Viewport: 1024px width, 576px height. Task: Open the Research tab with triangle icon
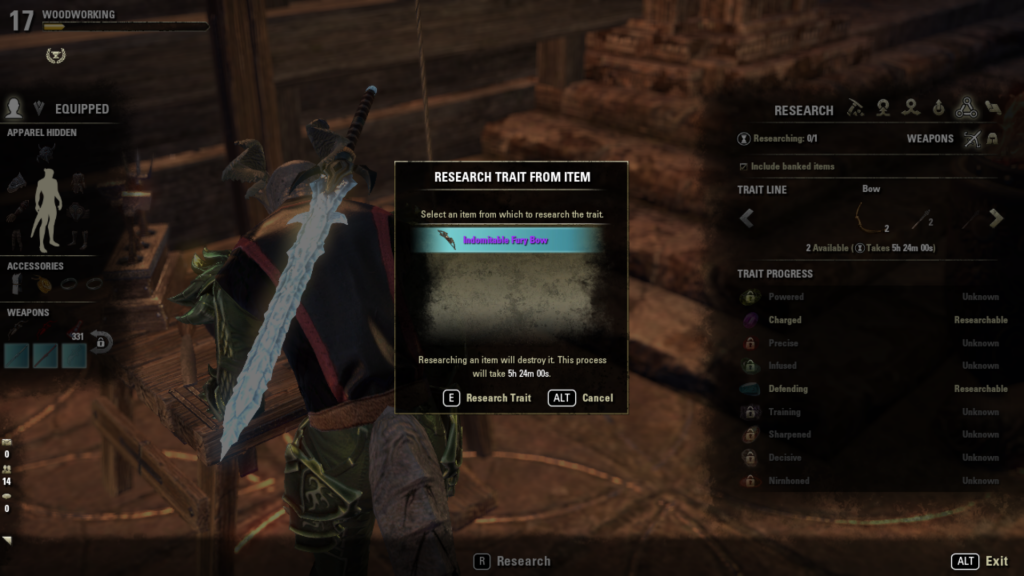pyautogui.click(x=965, y=109)
